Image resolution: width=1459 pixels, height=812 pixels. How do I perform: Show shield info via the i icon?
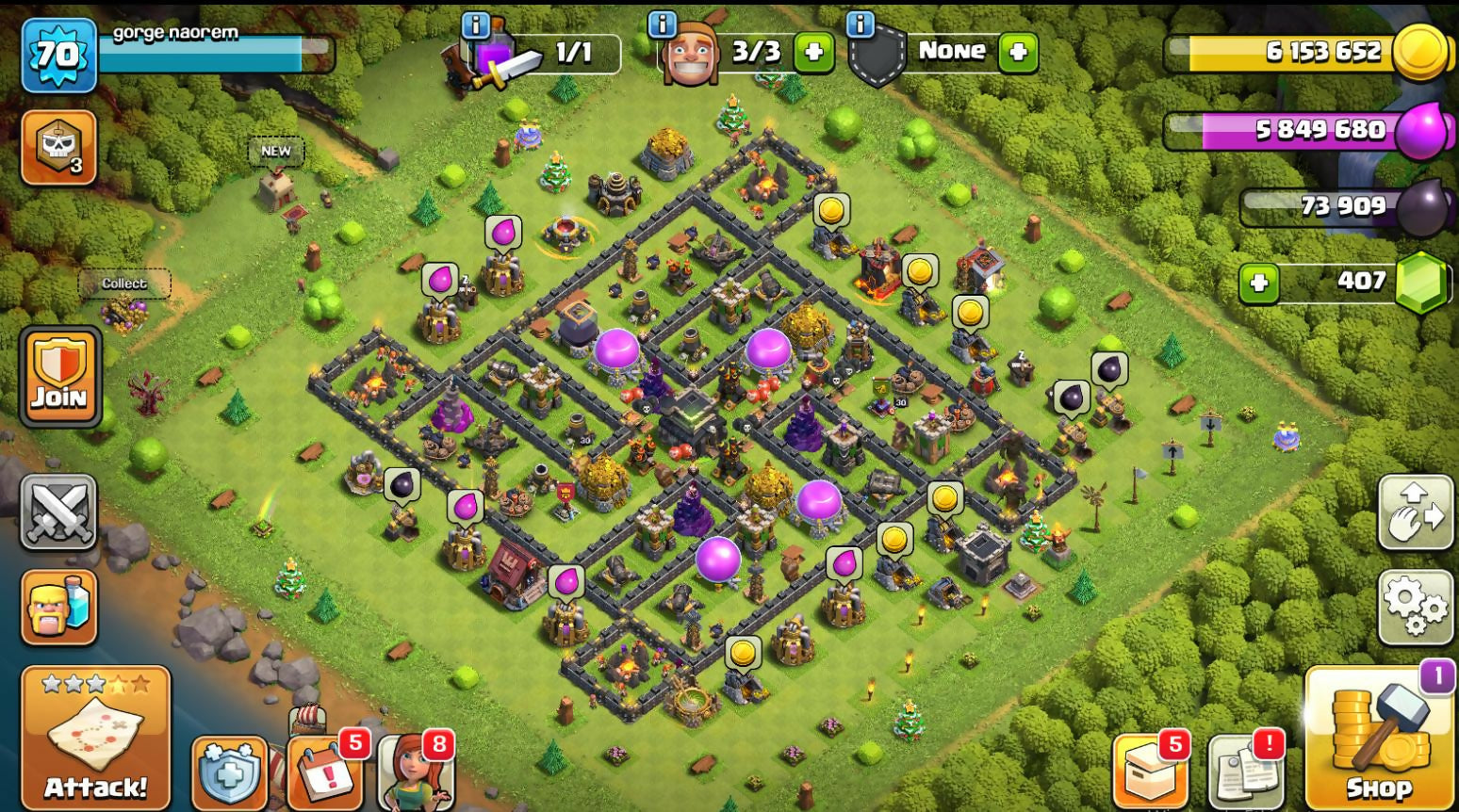(861, 24)
